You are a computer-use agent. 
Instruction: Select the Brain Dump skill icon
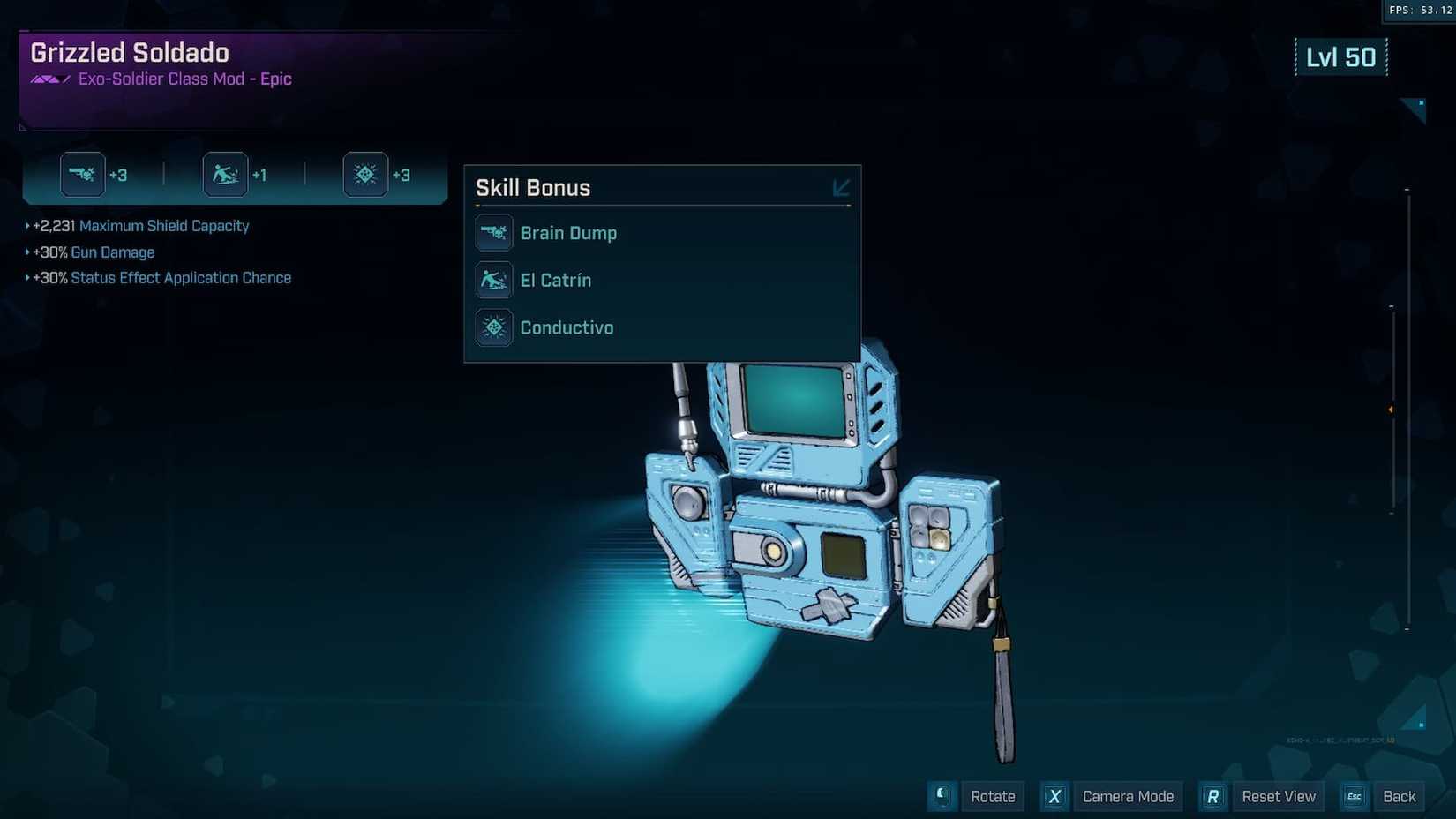(x=494, y=232)
